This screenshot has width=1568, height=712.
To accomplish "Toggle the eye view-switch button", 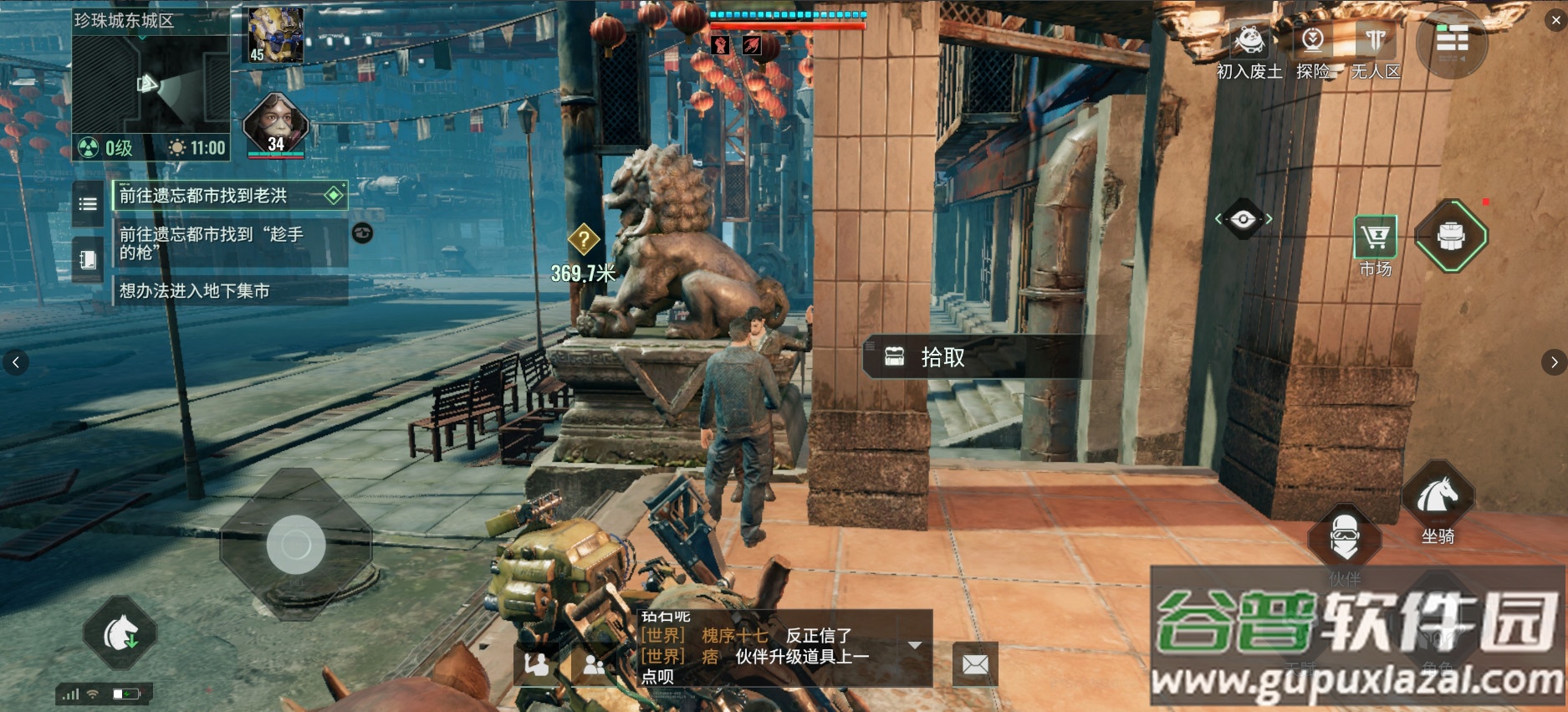I will pos(1243,219).
